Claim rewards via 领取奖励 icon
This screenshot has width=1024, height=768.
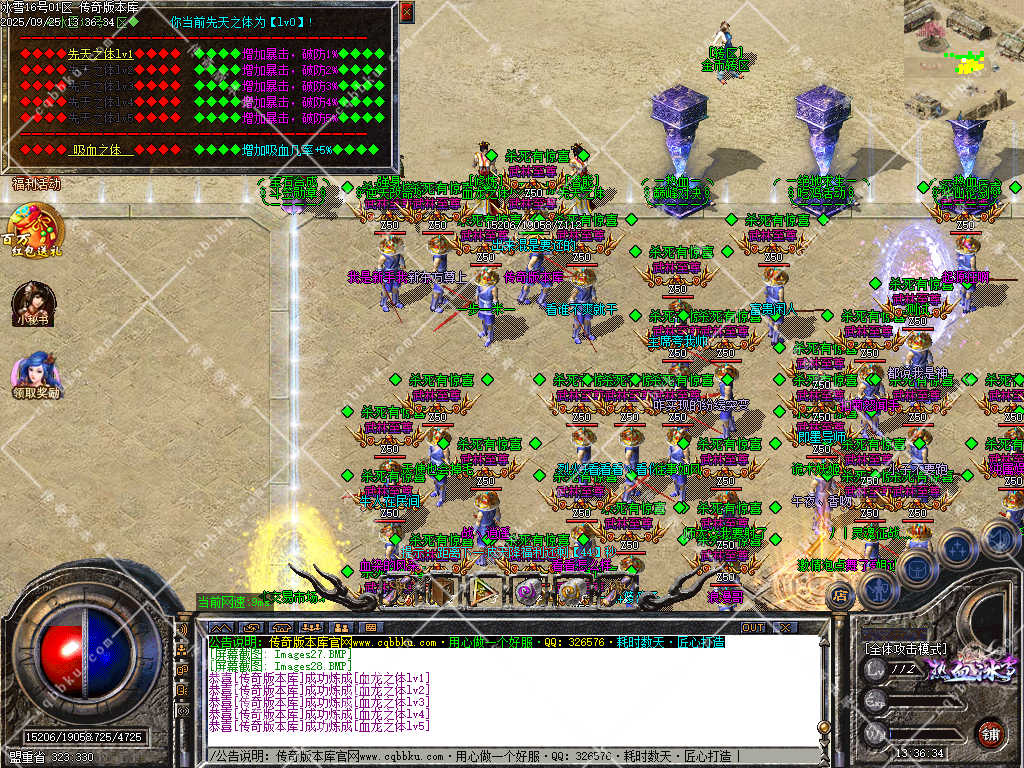pos(35,374)
